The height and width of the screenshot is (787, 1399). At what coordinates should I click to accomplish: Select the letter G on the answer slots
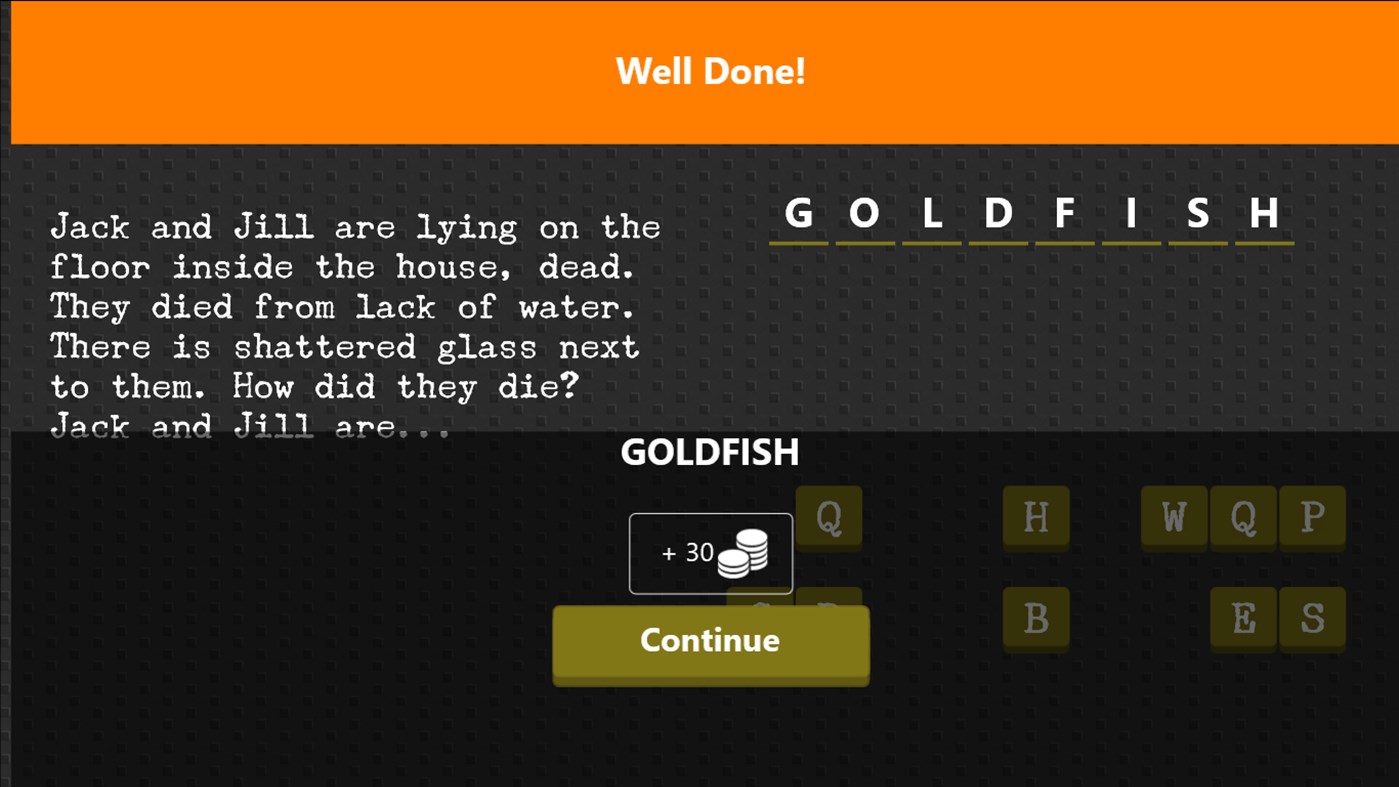pyautogui.click(x=797, y=213)
